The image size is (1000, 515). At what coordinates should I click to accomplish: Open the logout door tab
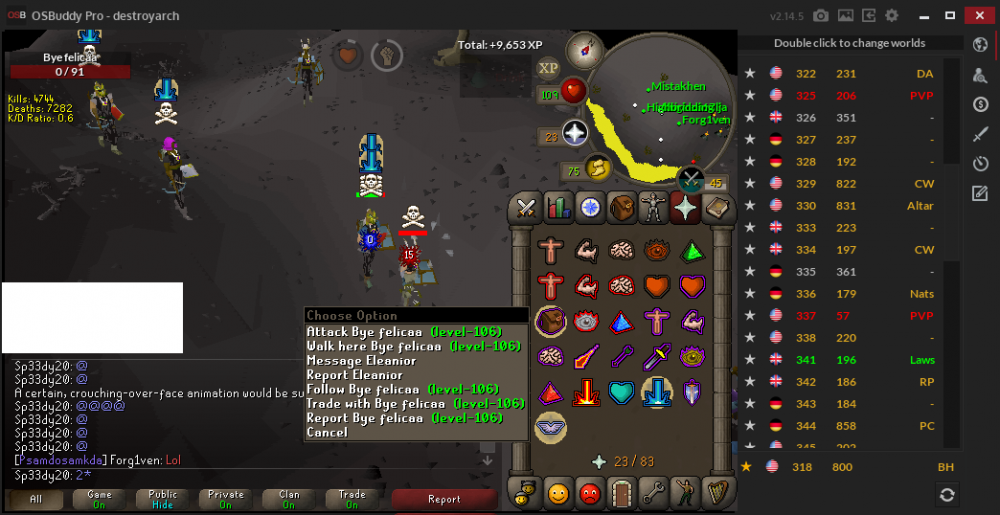point(622,492)
